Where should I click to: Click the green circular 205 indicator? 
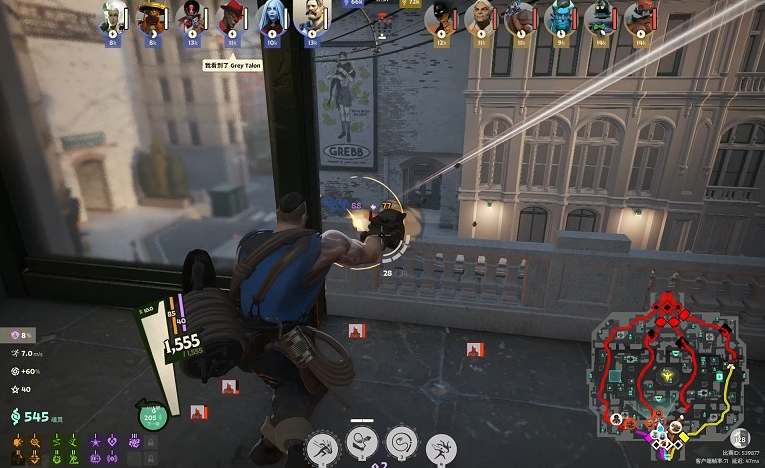point(151,416)
